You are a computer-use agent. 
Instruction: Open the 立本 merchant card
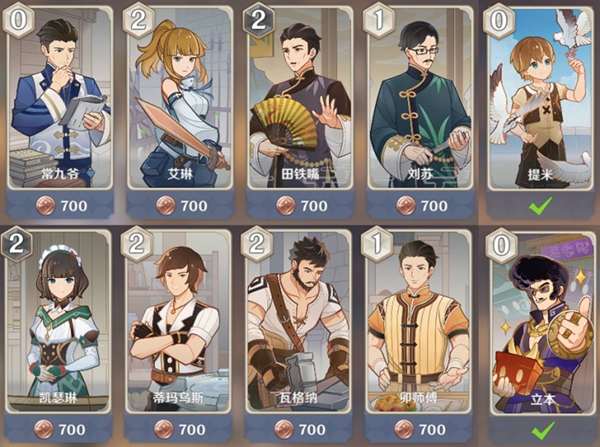tap(539, 320)
